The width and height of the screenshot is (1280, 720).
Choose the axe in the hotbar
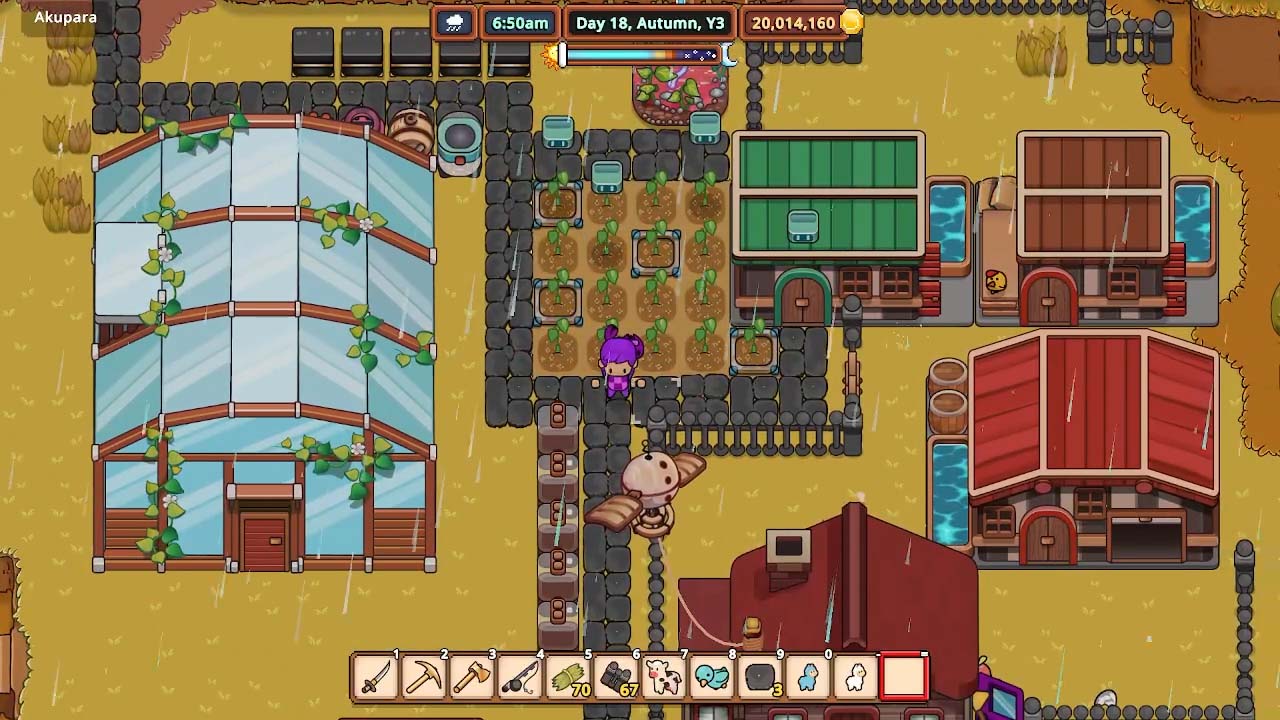(472, 677)
